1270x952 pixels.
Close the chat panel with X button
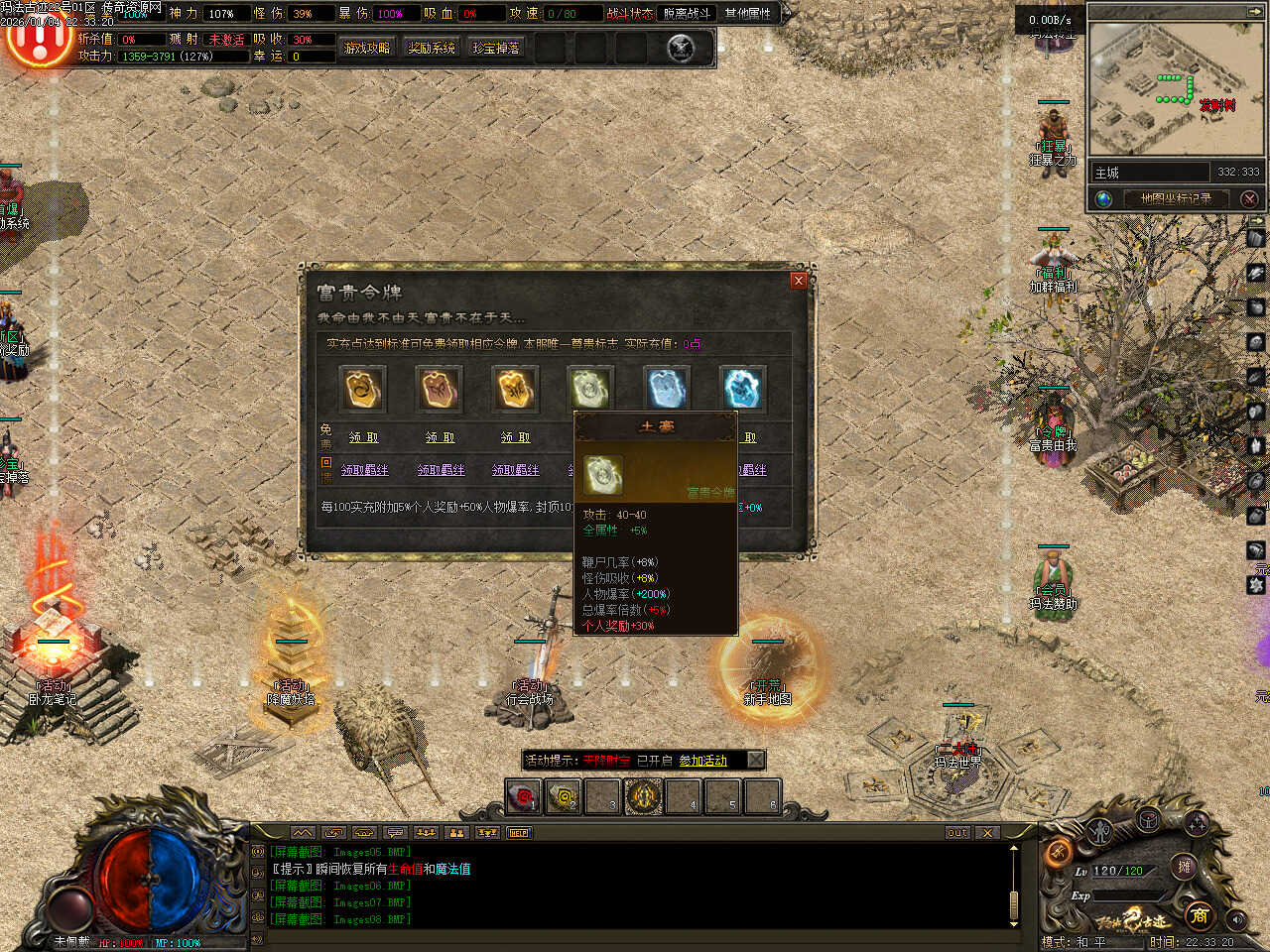point(987,833)
